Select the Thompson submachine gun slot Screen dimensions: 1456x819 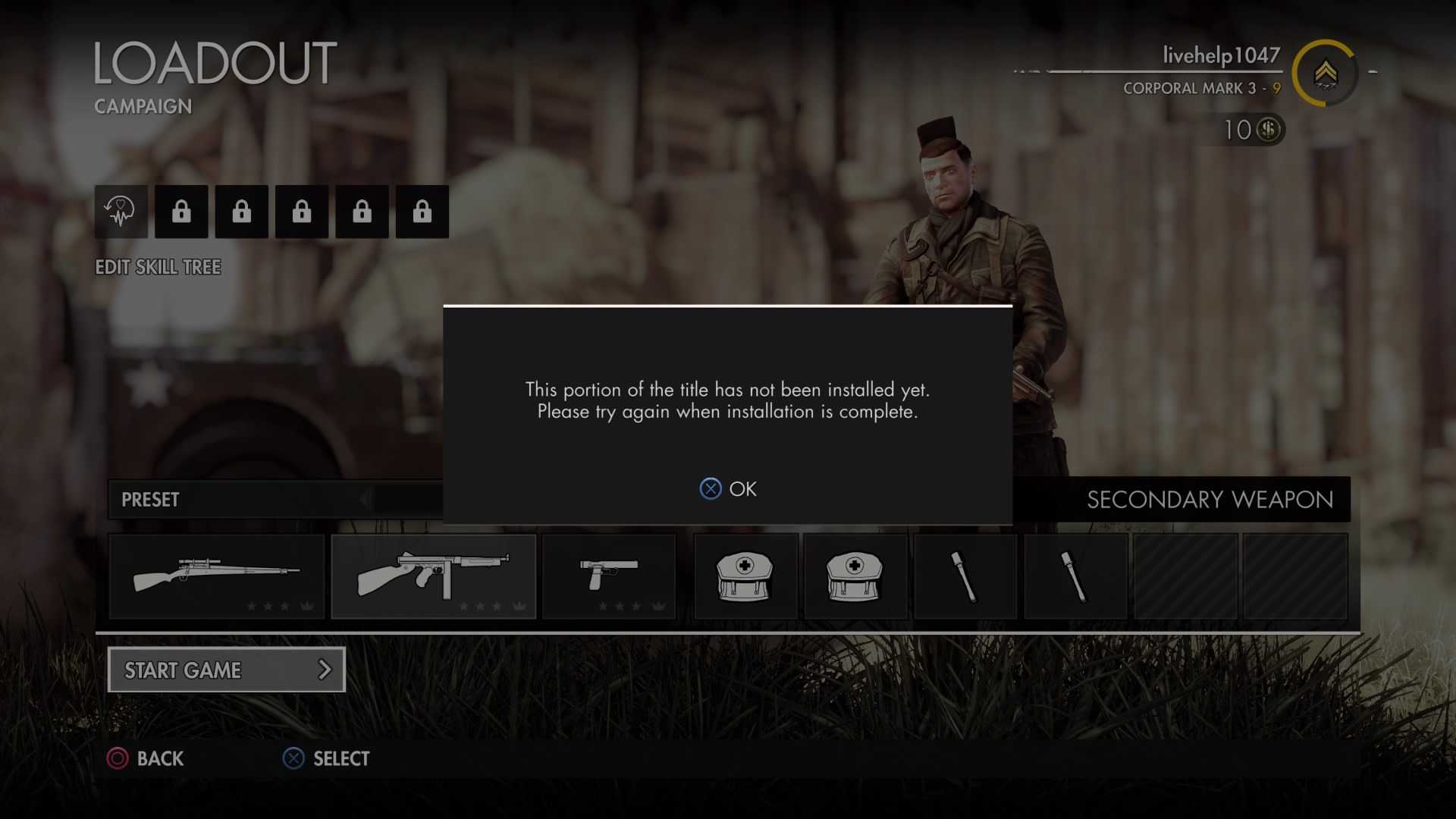tap(433, 576)
